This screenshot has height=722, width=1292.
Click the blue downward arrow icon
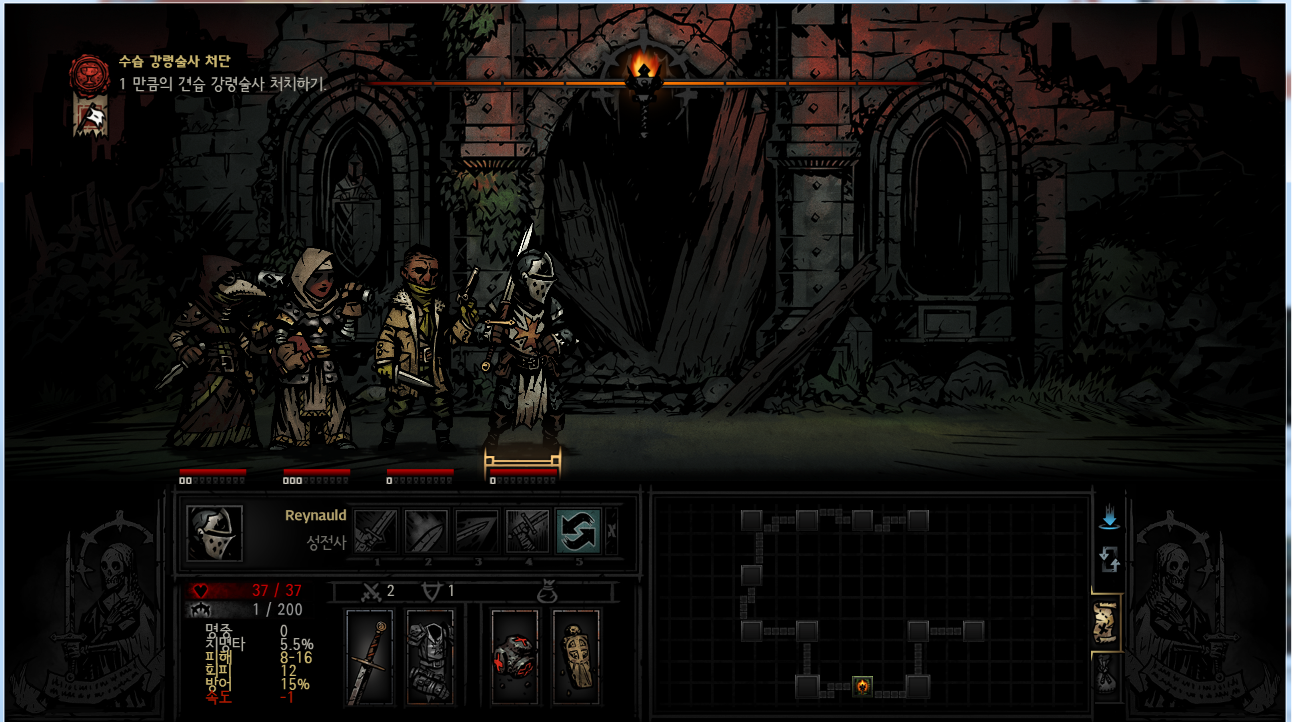coord(1109,518)
